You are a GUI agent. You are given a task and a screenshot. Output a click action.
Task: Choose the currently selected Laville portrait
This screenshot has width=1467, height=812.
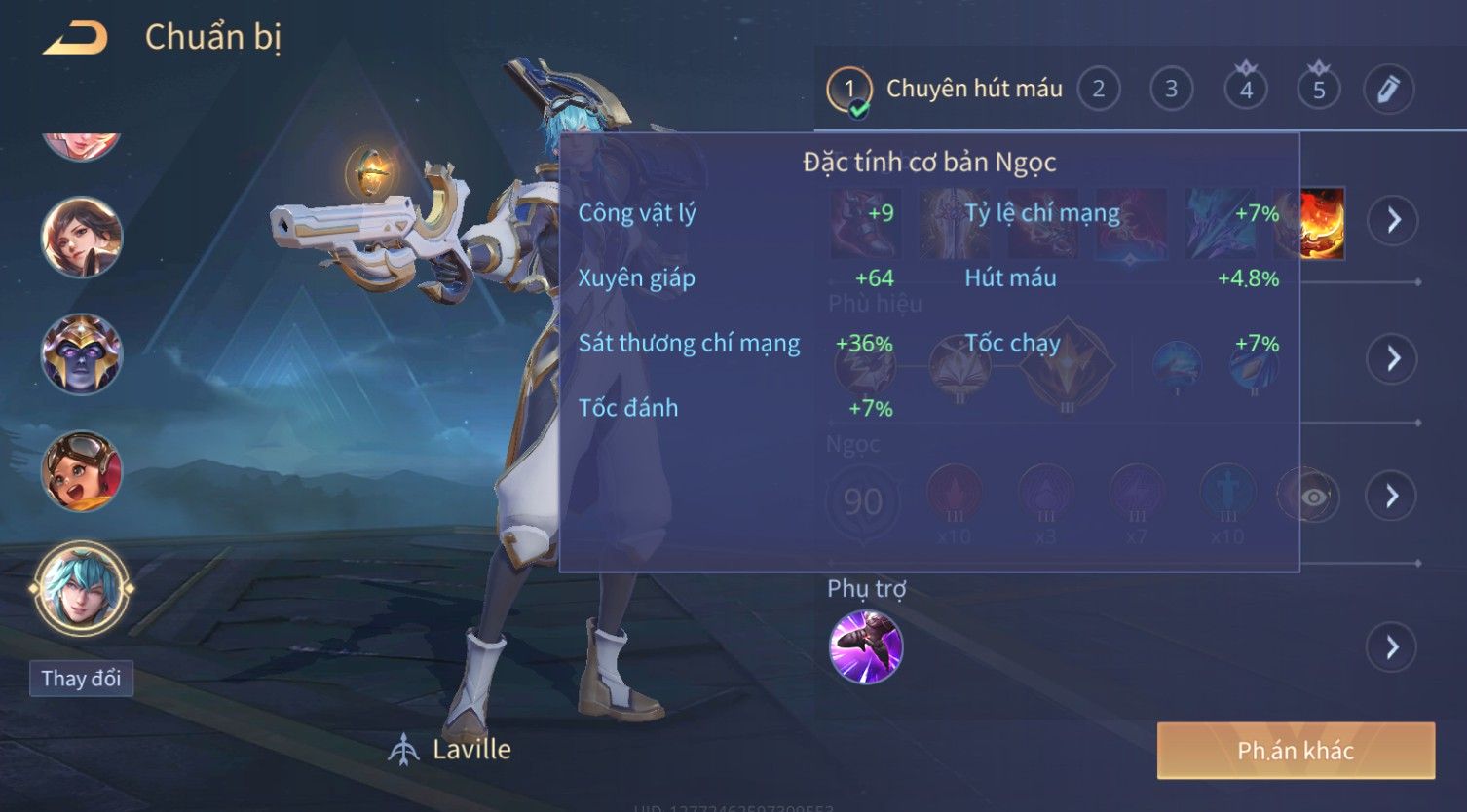point(82,589)
